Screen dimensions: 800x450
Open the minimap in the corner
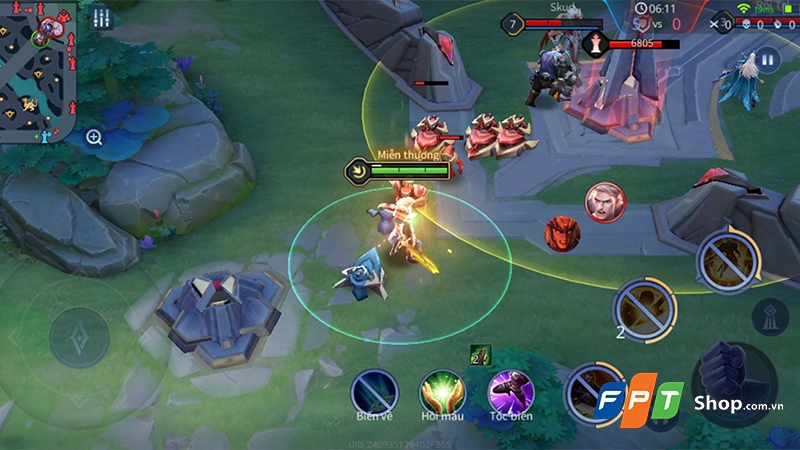tap(38, 72)
